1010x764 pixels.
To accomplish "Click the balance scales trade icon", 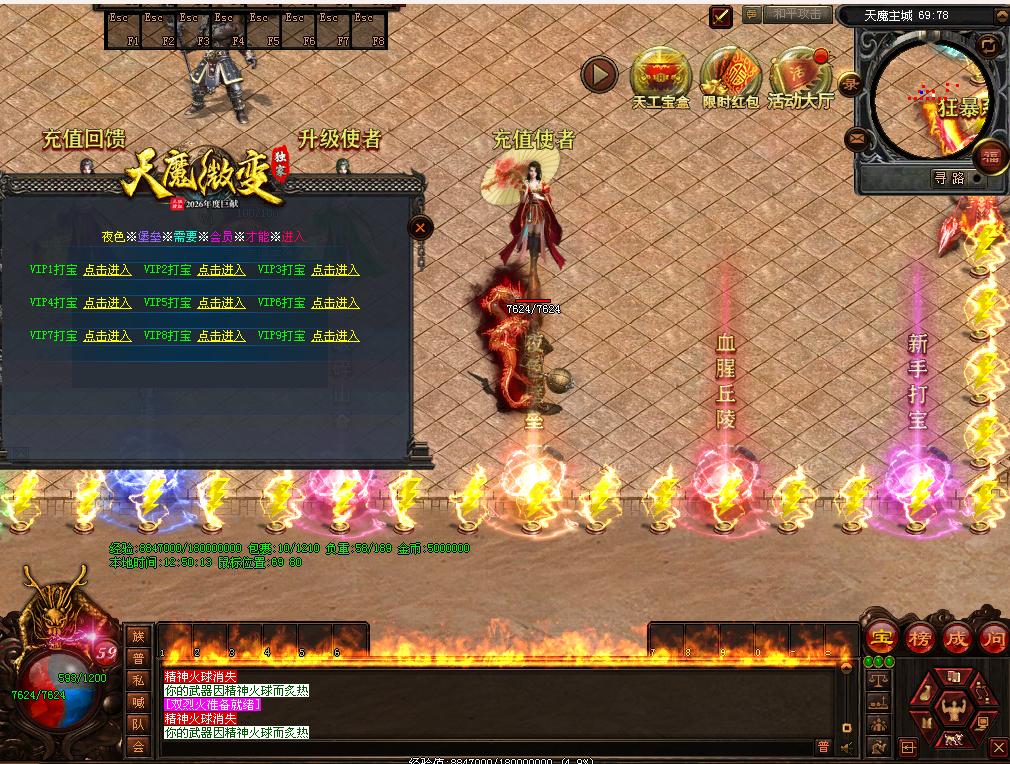I will pyautogui.click(x=879, y=679).
